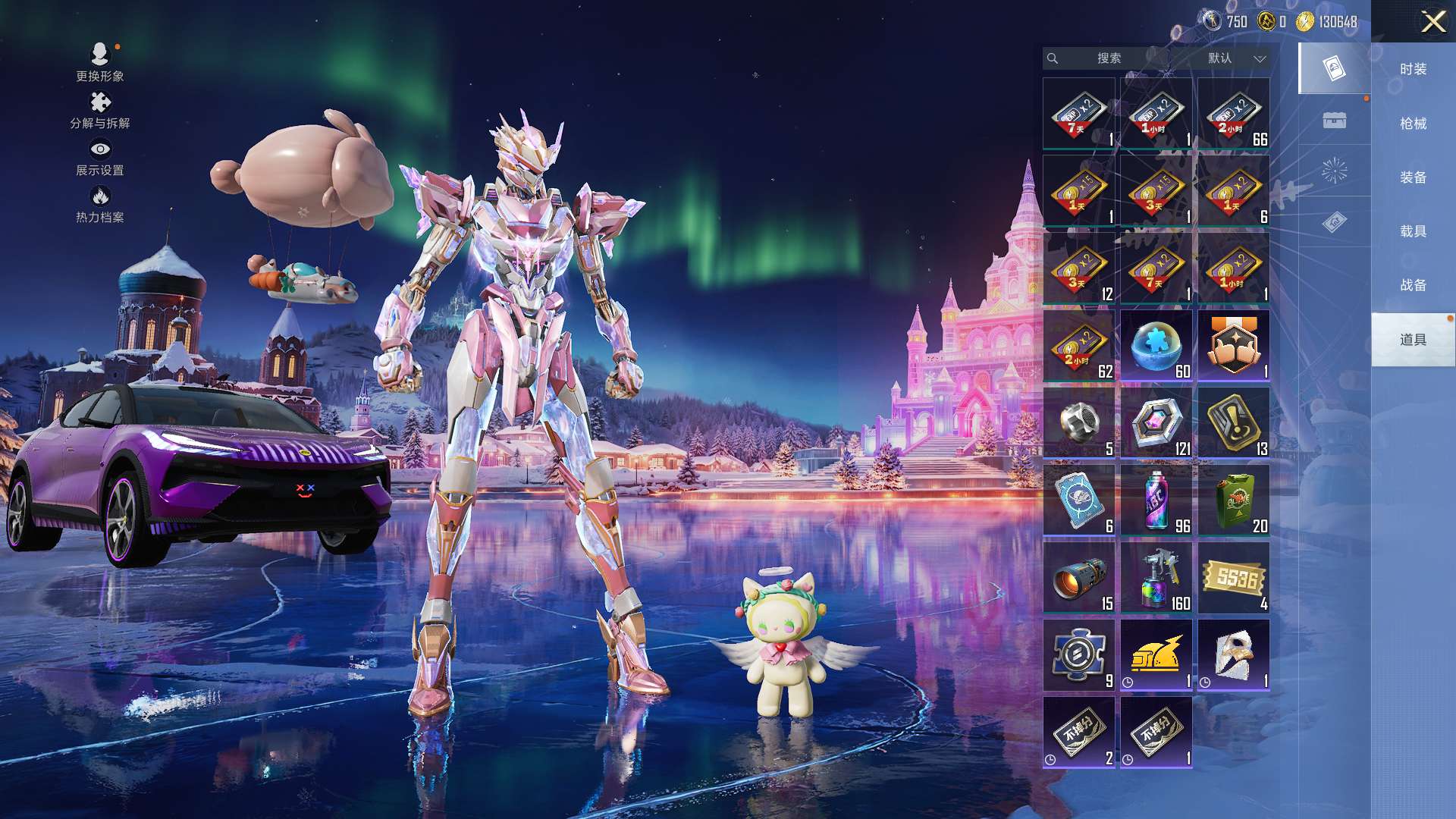Open 更换形象 on the left

coord(99,61)
